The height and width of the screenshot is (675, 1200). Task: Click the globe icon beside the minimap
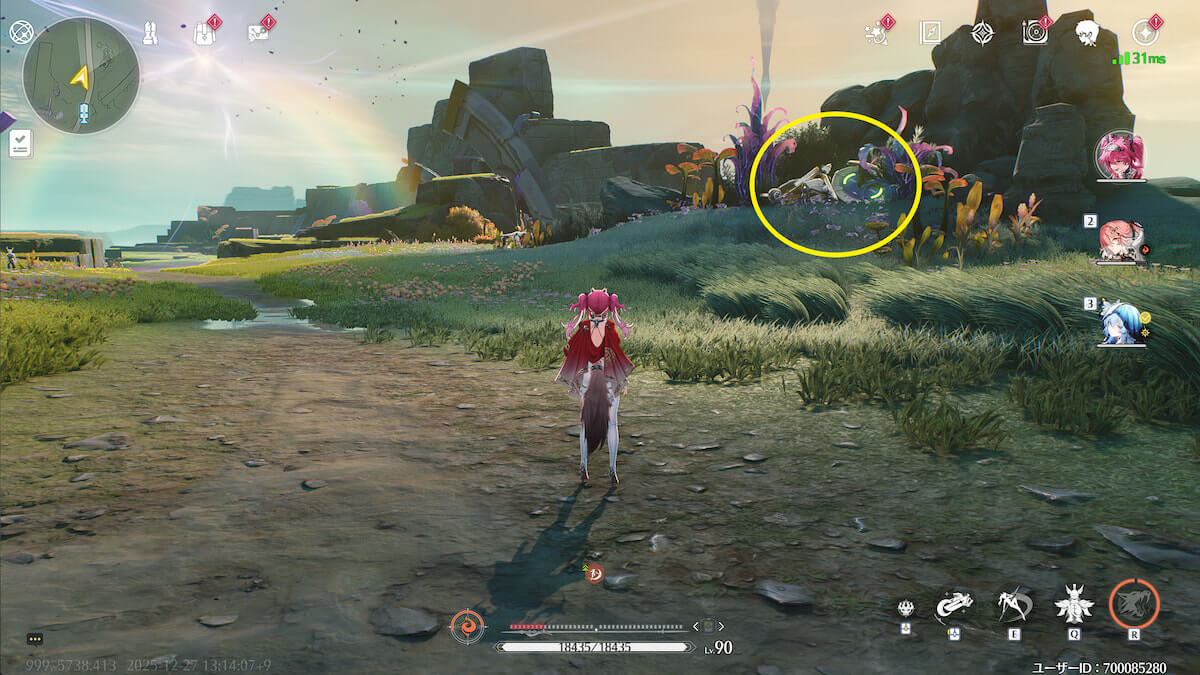(21, 32)
